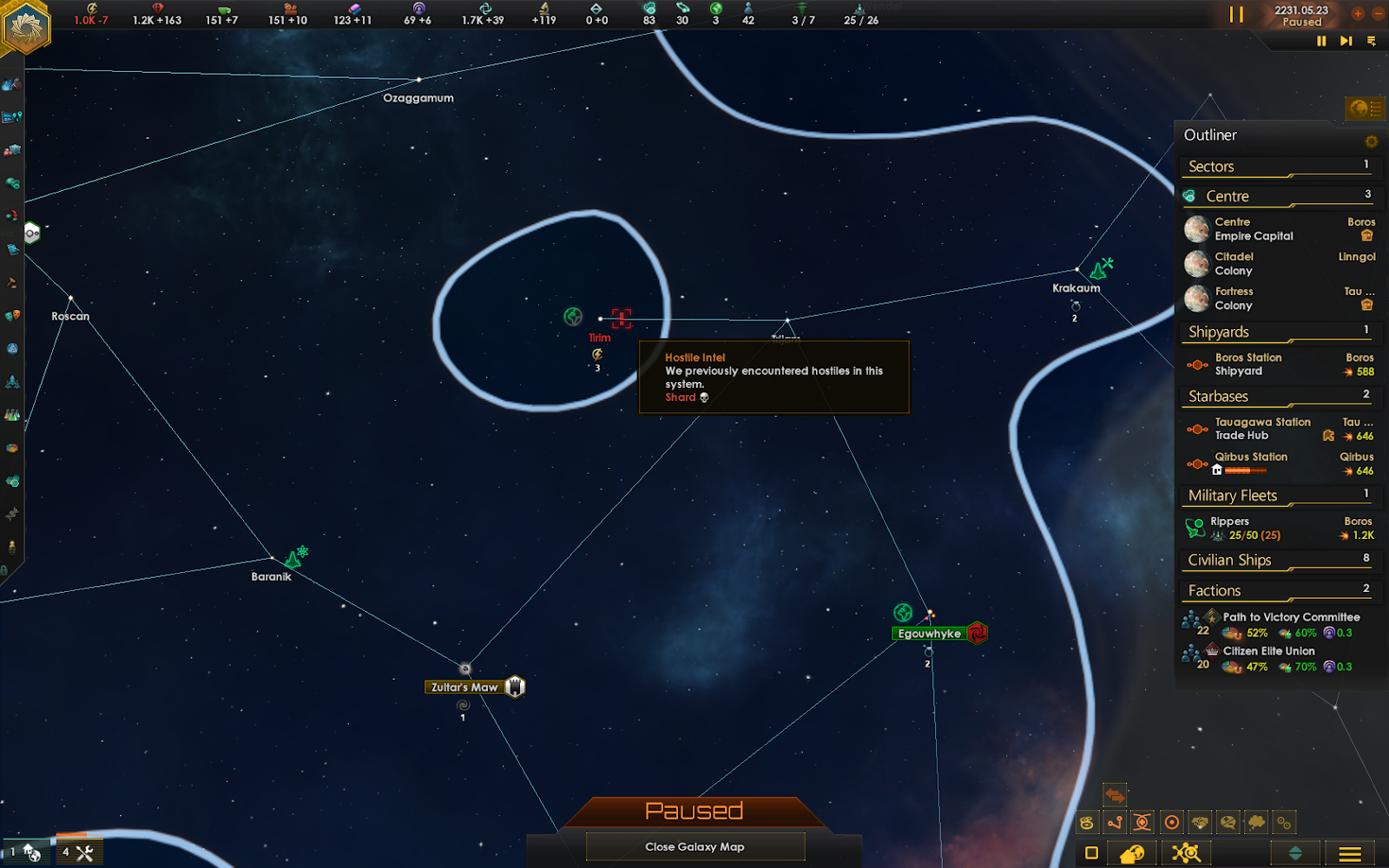Open the main menu hamburger button
1389x868 pixels.
click(x=1350, y=853)
